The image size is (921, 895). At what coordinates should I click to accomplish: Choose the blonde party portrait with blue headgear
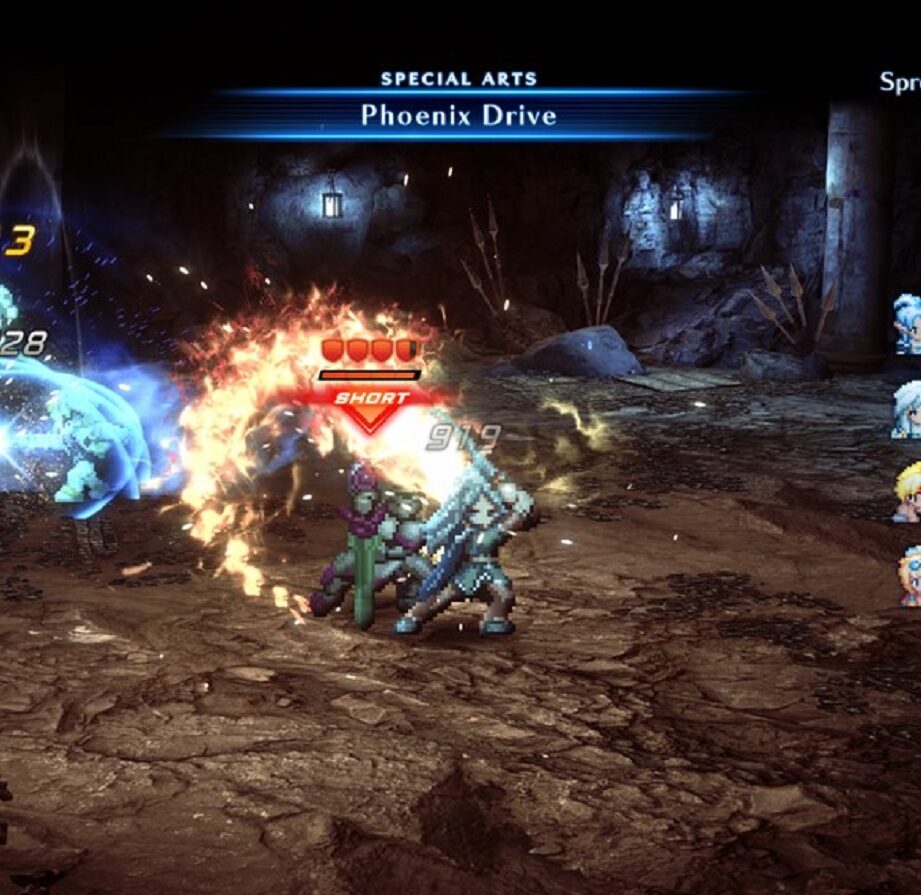click(x=910, y=576)
